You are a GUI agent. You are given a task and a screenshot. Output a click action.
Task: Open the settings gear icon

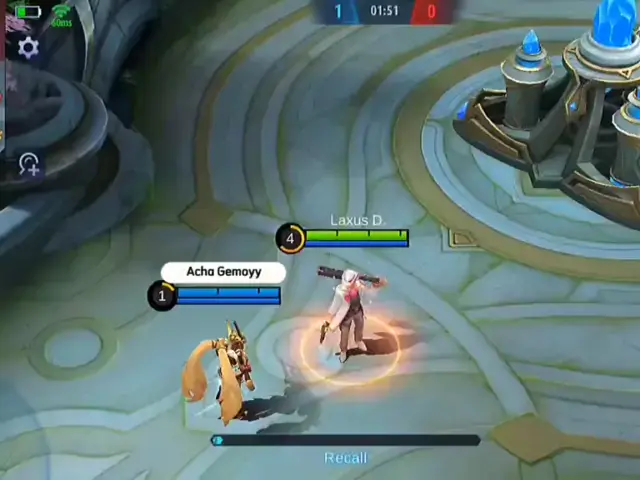click(28, 48)
